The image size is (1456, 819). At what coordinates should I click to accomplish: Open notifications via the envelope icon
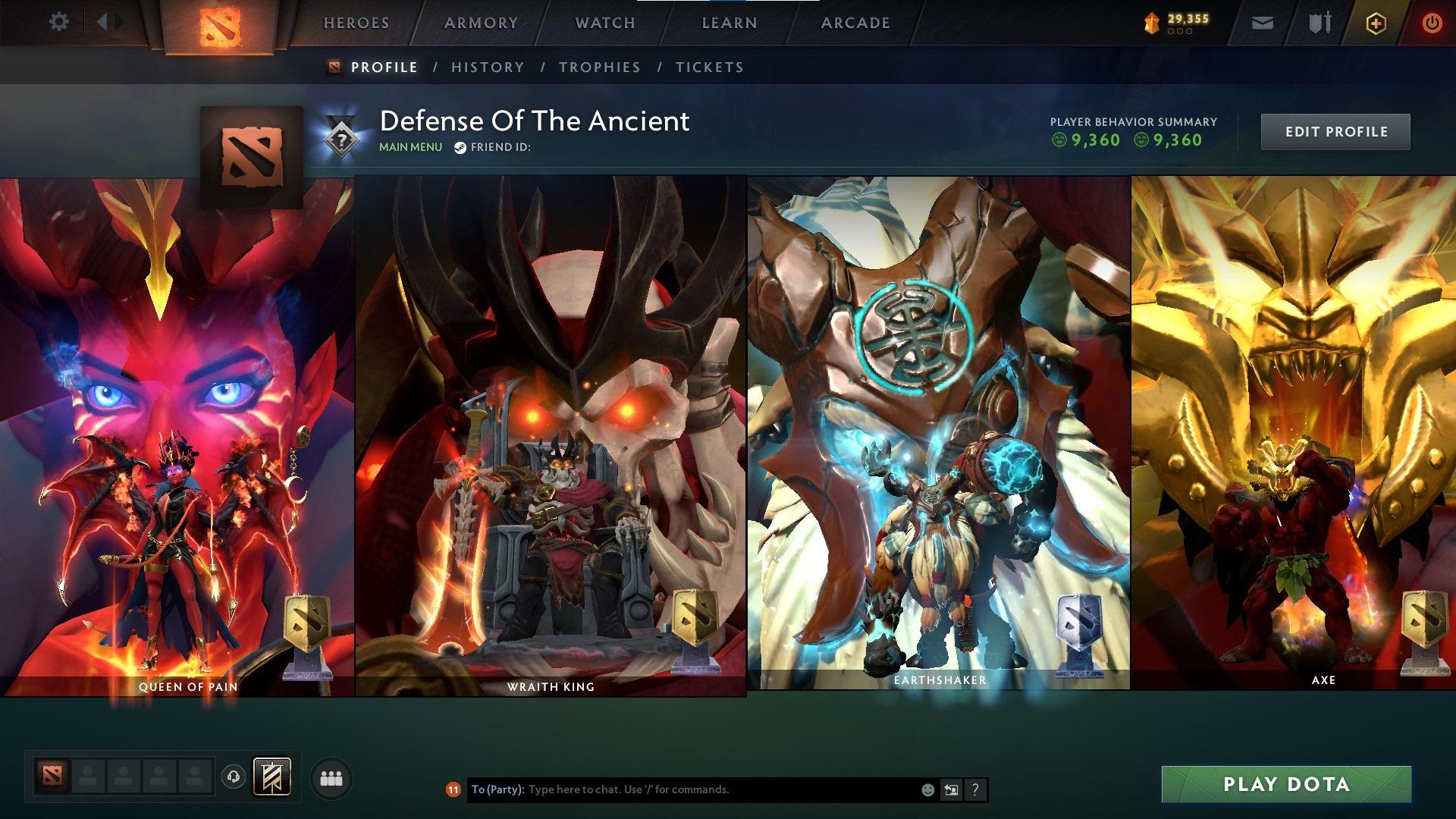point(1261,23)
